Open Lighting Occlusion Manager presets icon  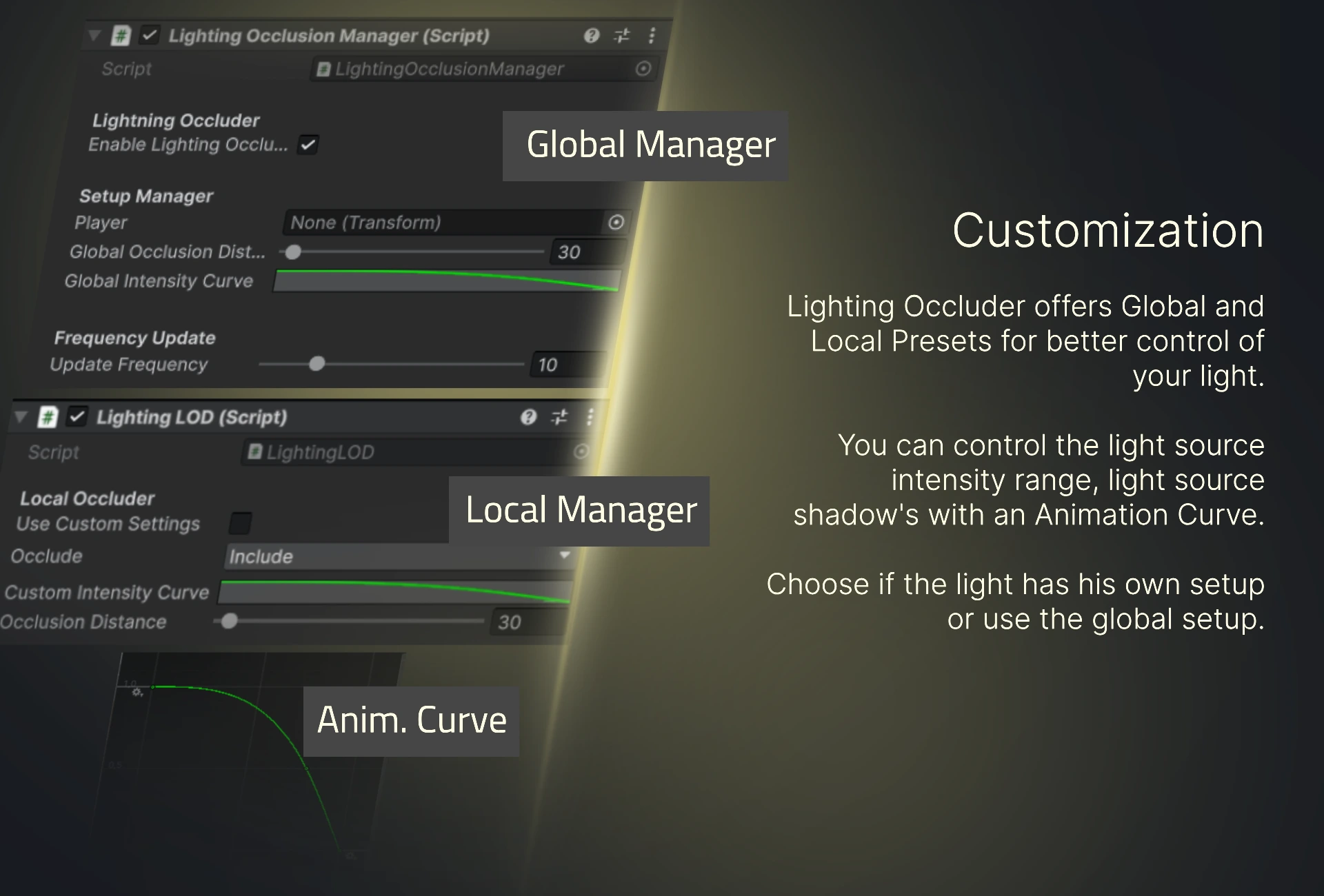pyautogui.click(x=622, y=36)
